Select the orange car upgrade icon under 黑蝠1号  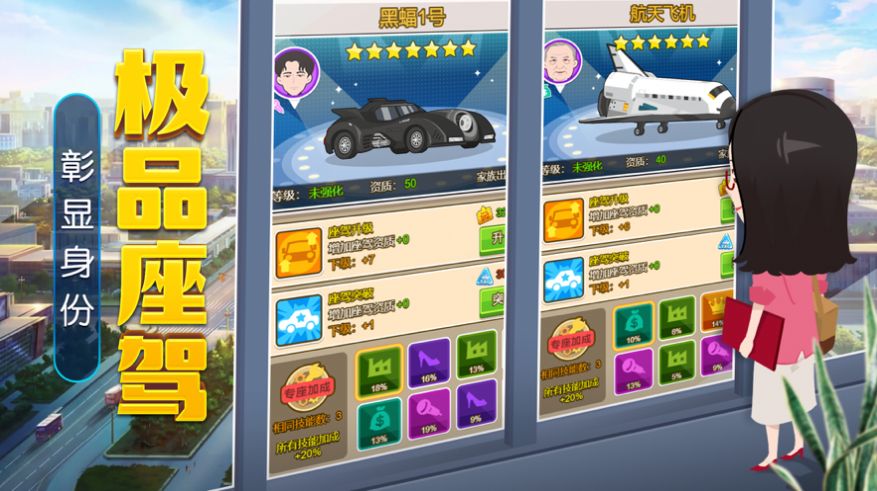coord(299,247)
